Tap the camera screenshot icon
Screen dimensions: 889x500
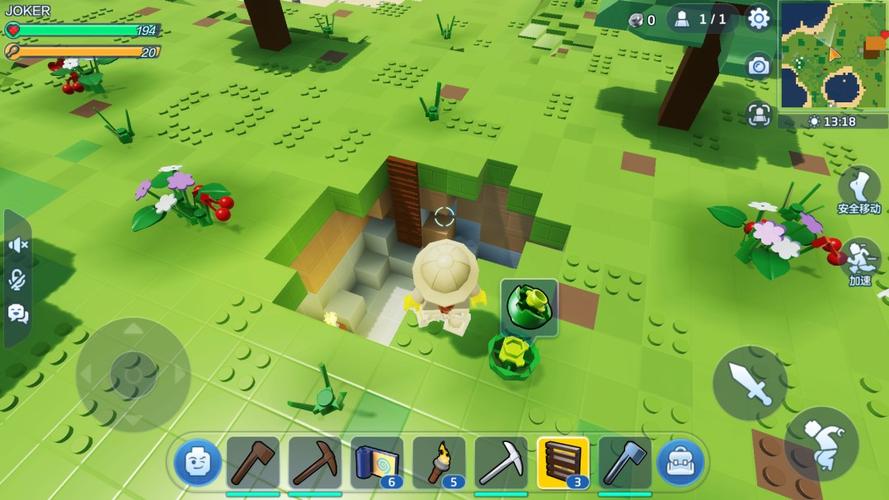click(759, 66)
